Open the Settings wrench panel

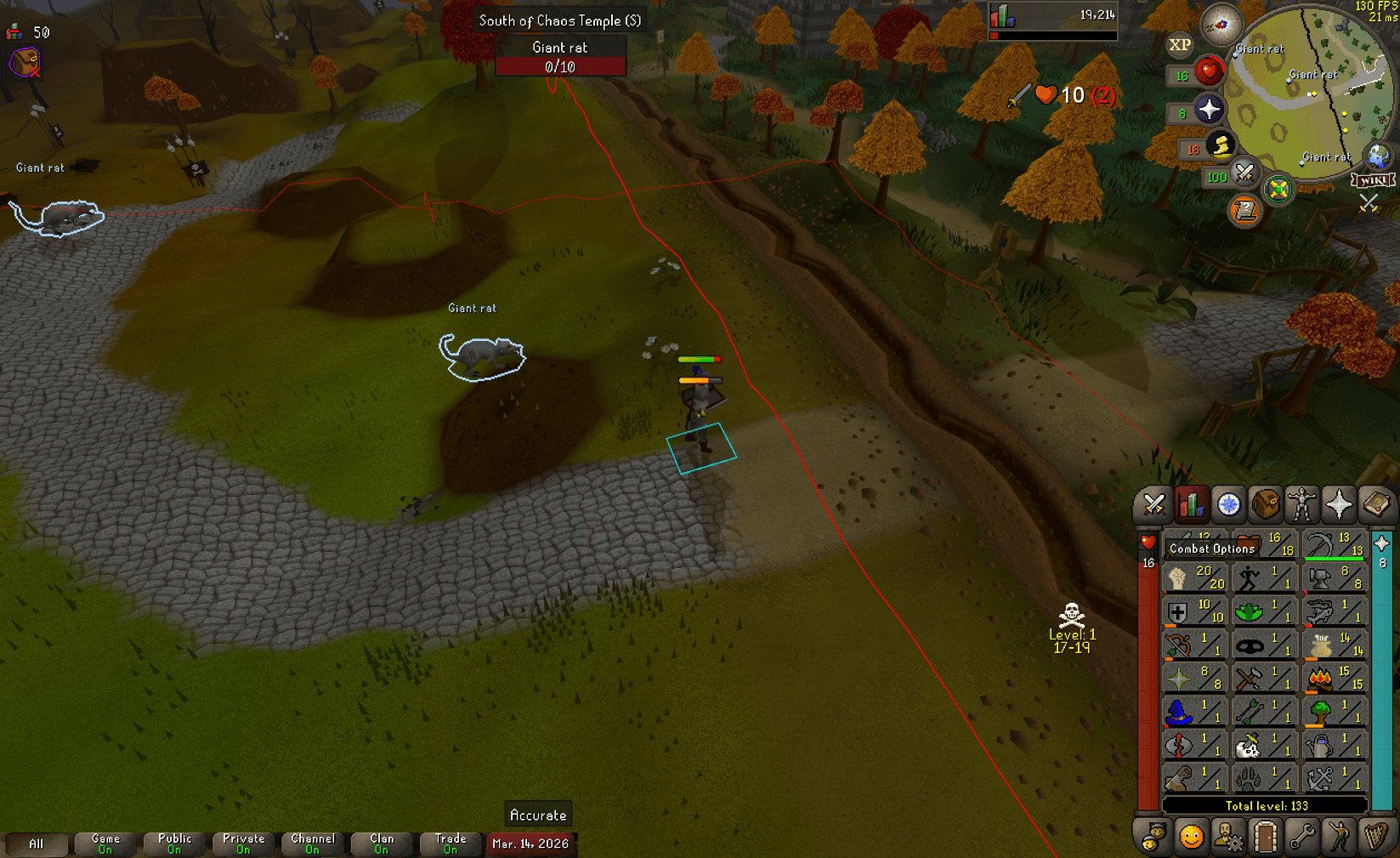[1302, 838]
